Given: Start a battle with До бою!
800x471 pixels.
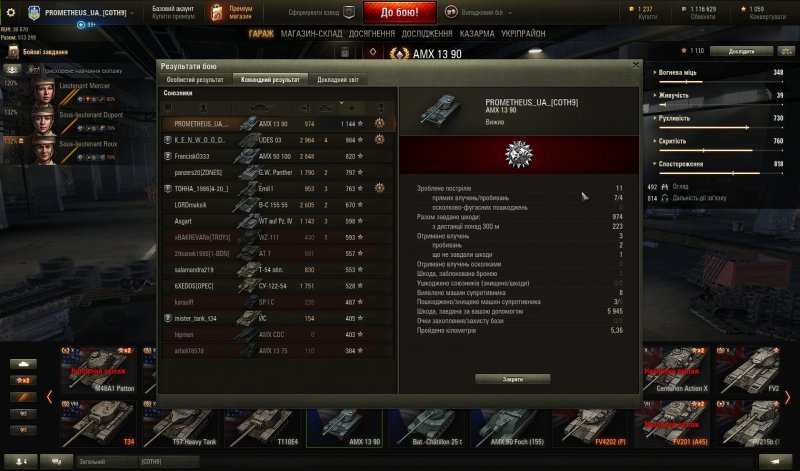Looking at the screenshot, I should click(400, 12).
